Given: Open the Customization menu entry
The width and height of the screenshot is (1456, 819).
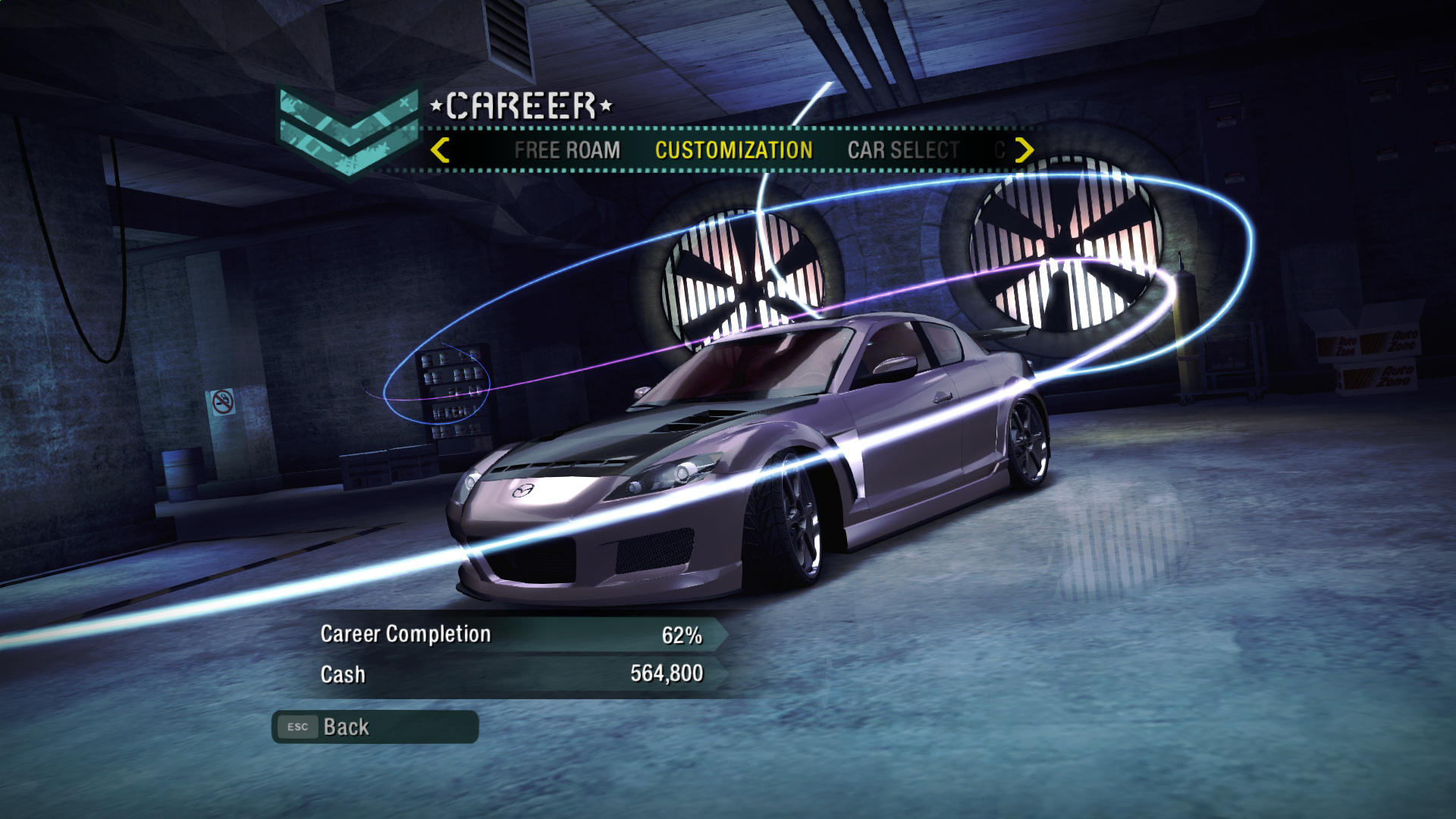Looking at the screenshot, I should (733, 150).
